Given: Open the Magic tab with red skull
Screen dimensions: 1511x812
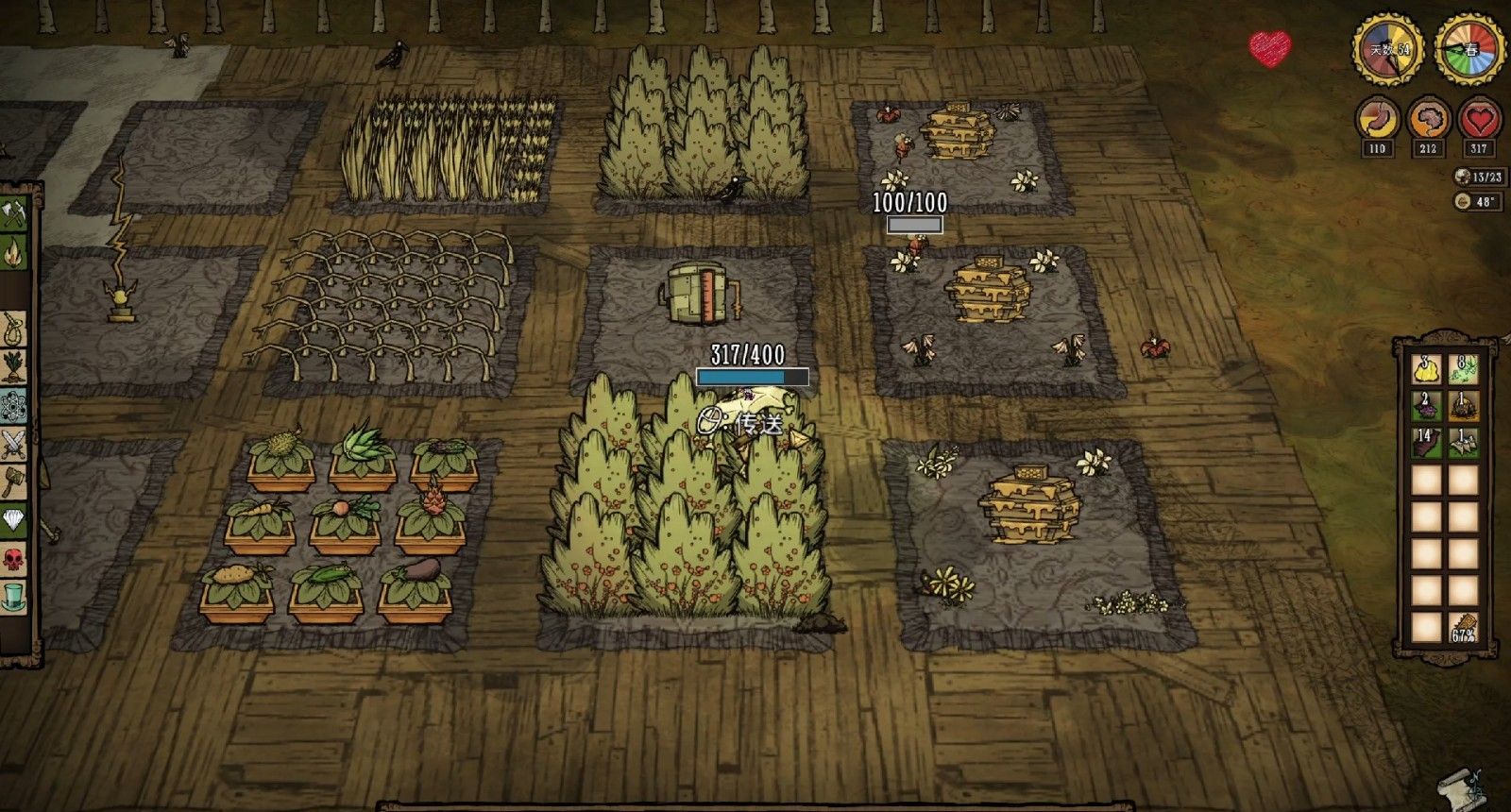Looking at the screenshot, I should point(13,559).
